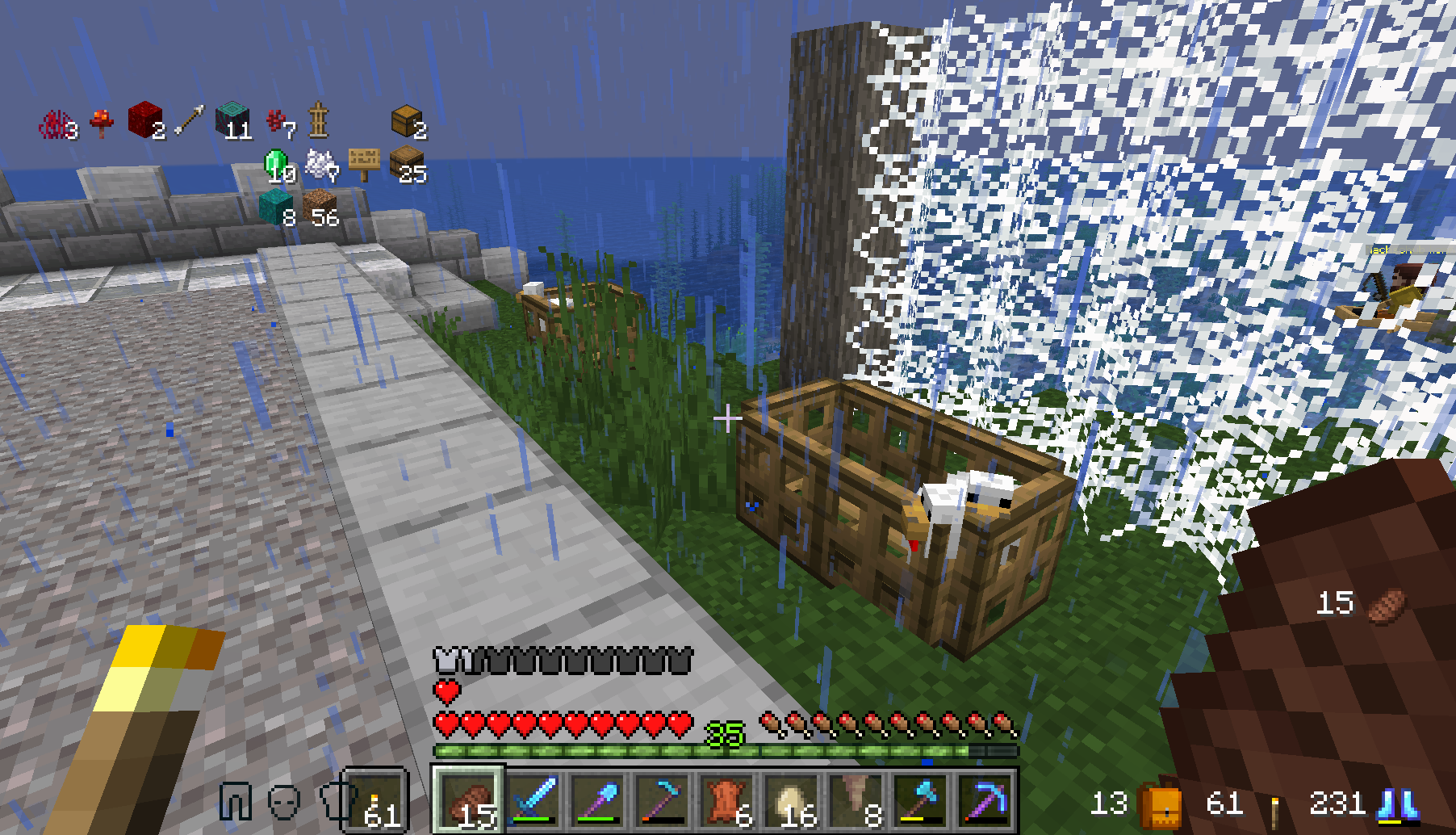Click the armor stand icon
This screenshot has width=1456, height=835.
click(319, 121)
